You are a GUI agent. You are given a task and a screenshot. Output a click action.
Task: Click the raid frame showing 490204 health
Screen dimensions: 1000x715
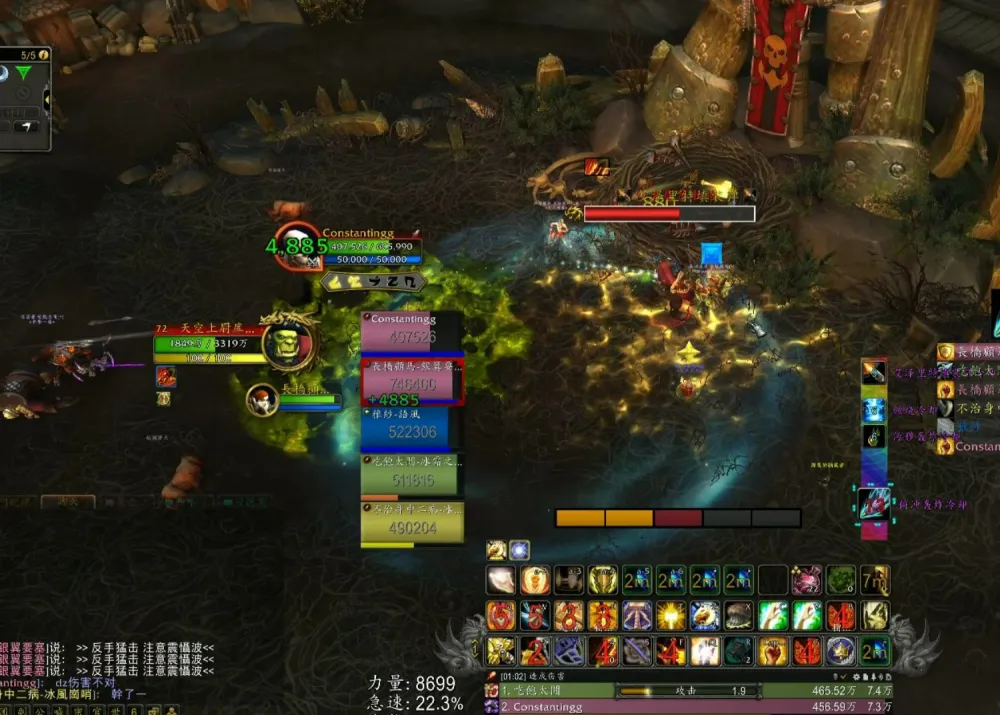point(411,522)
